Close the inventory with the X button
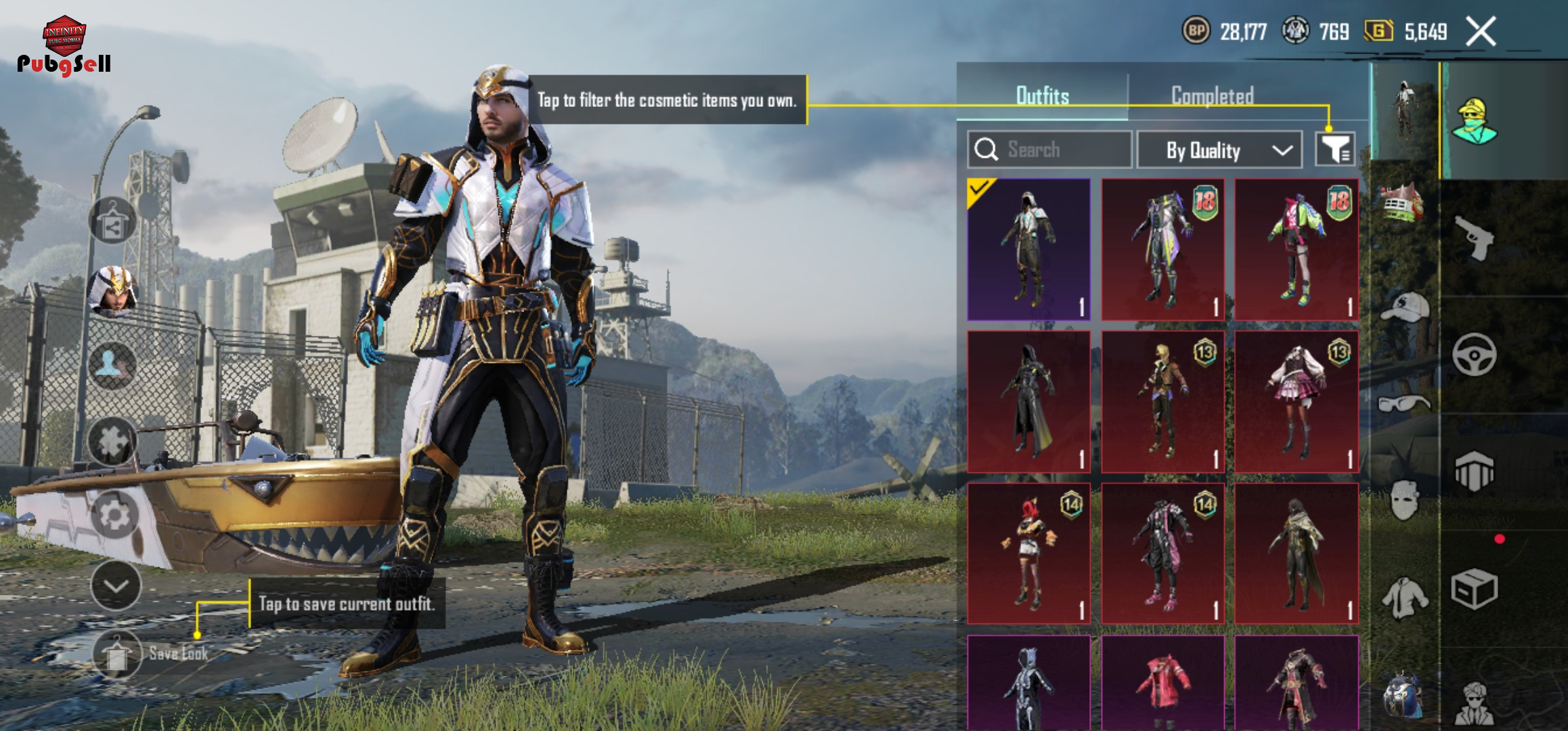The width and height of the screenshot is (1568, 731). (x=1481, y=32)
